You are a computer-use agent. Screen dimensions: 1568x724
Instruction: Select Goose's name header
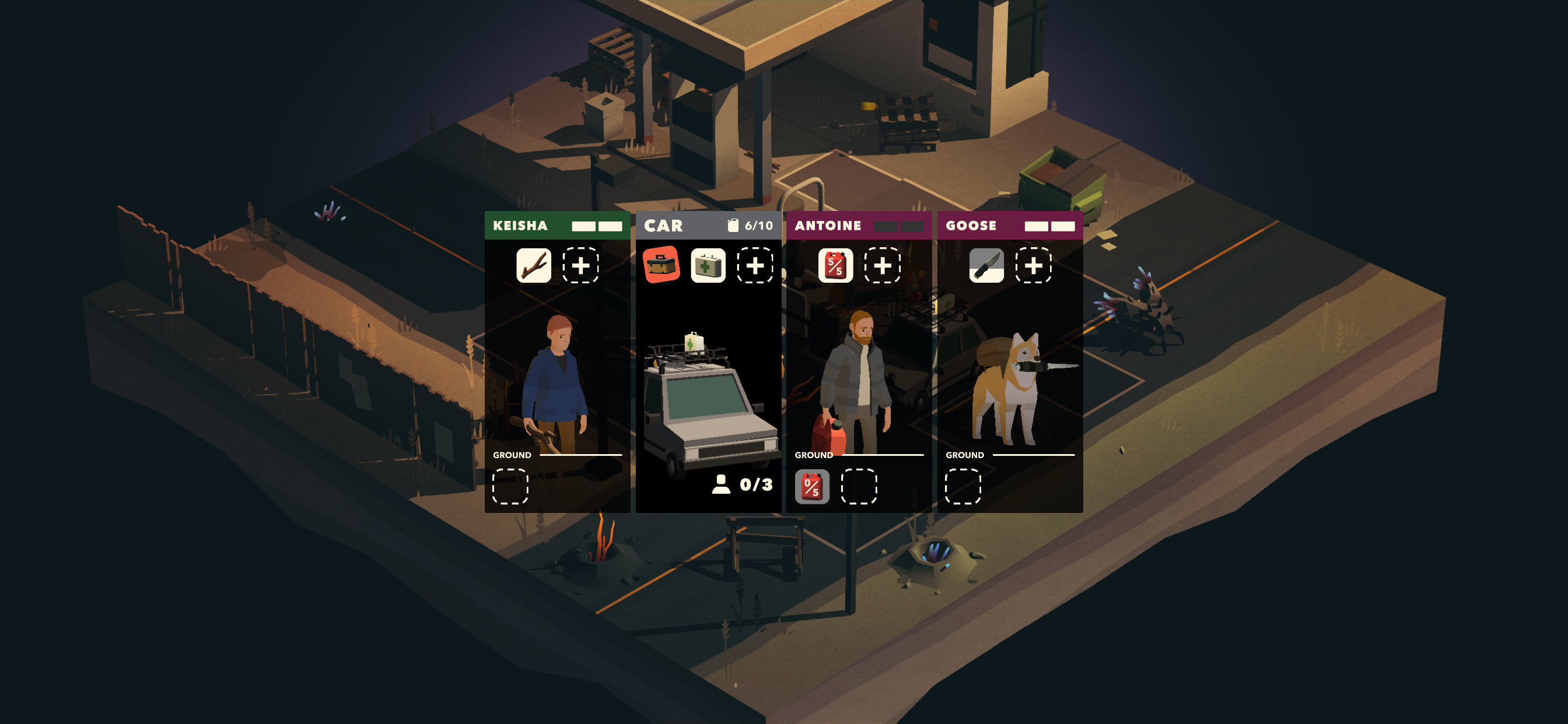(1009, 226)
